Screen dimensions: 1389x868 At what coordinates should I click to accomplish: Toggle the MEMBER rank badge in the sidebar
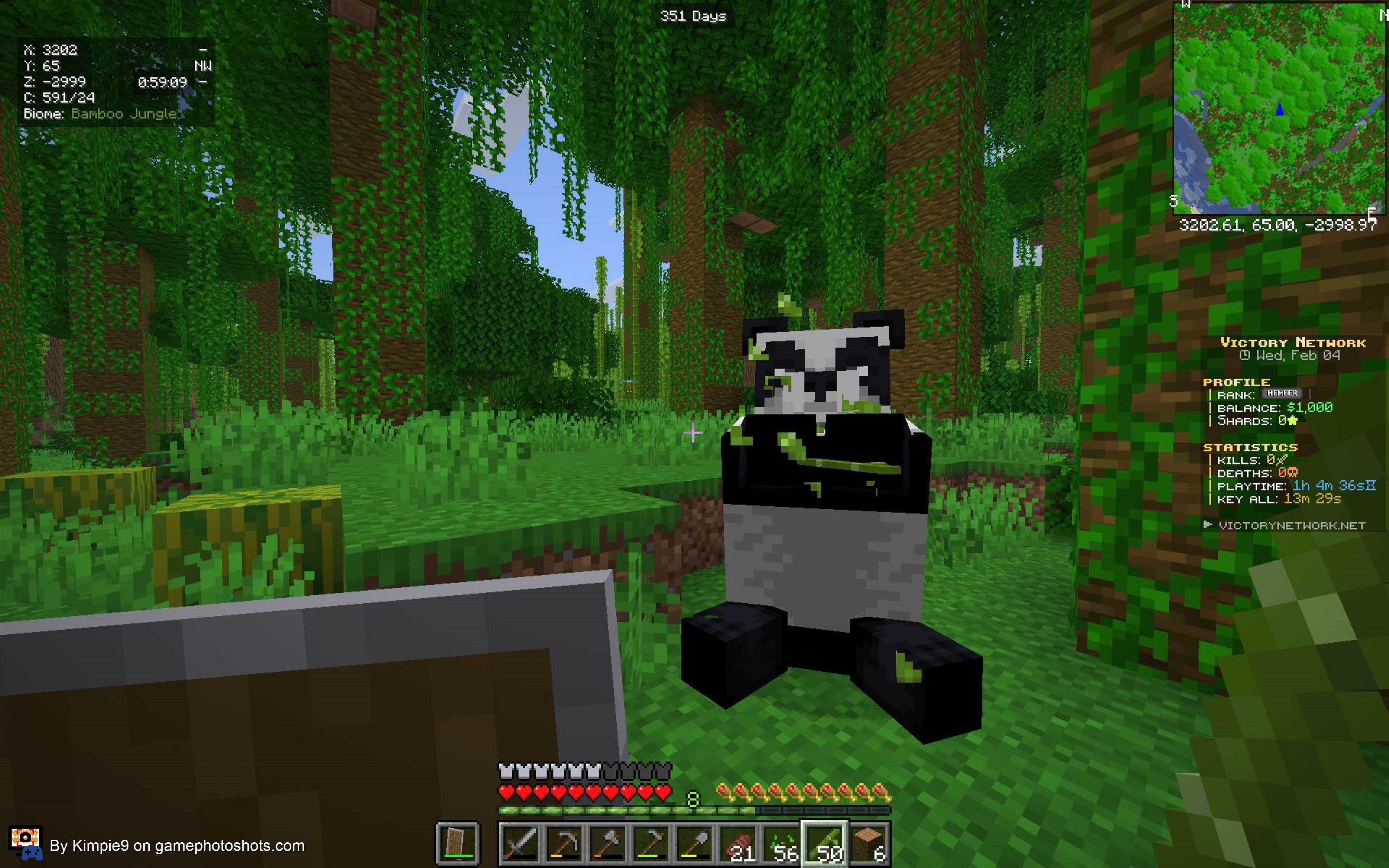click(1282, 394)
